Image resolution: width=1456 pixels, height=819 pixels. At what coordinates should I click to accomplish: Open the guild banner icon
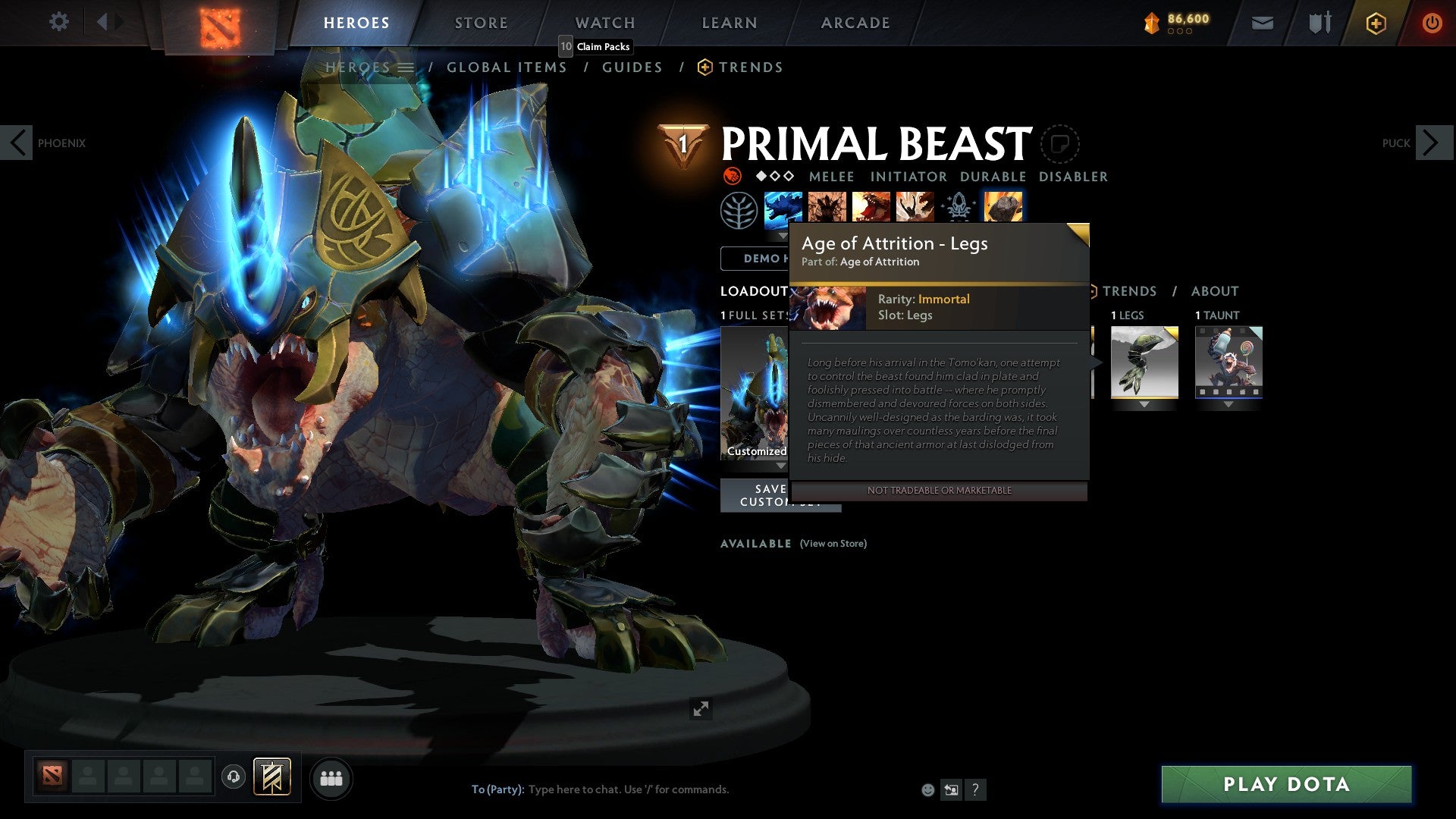[x=273, y=777]
